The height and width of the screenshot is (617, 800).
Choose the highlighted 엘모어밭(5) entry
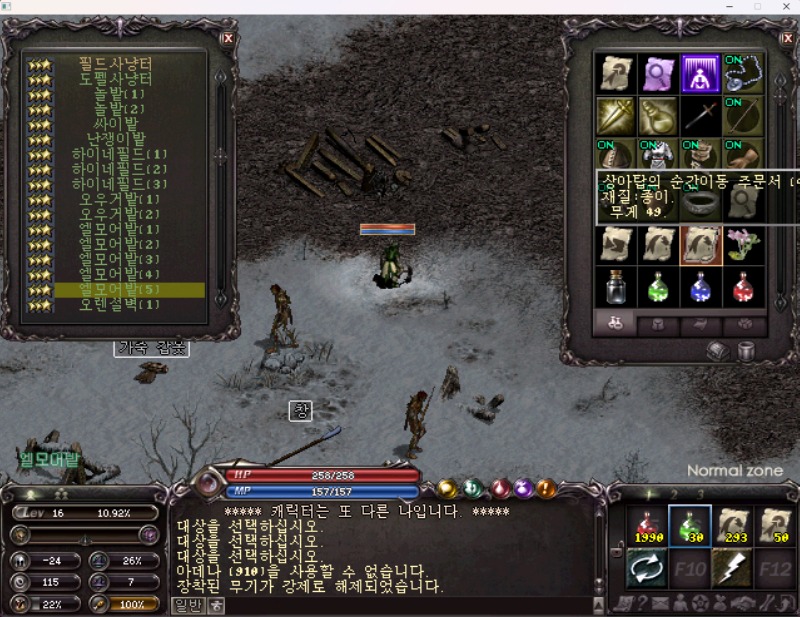coord(119,290)
